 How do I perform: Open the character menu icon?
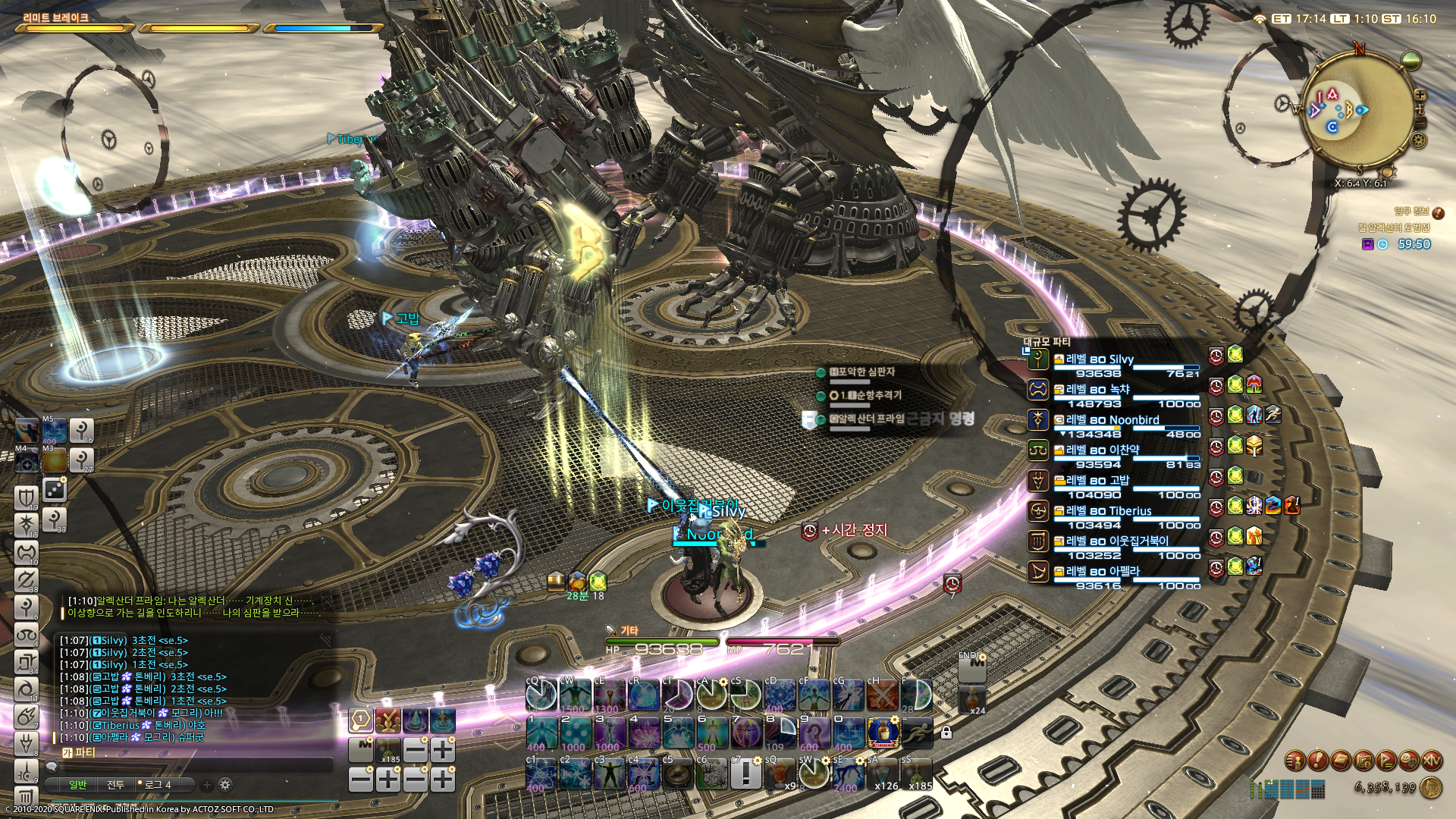(1295, 760)
